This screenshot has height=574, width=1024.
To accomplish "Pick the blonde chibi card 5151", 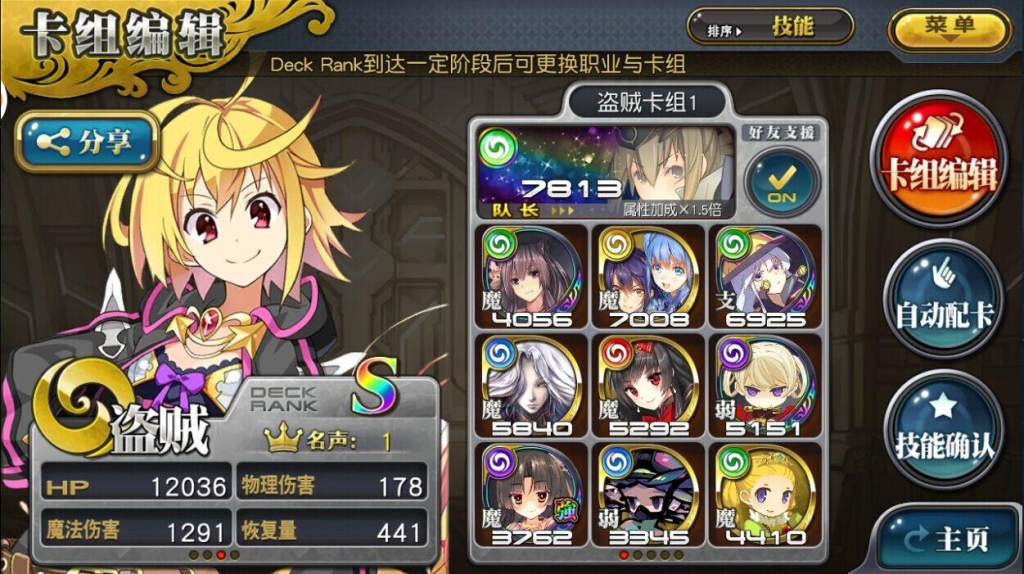I will [x=764, y=386].
